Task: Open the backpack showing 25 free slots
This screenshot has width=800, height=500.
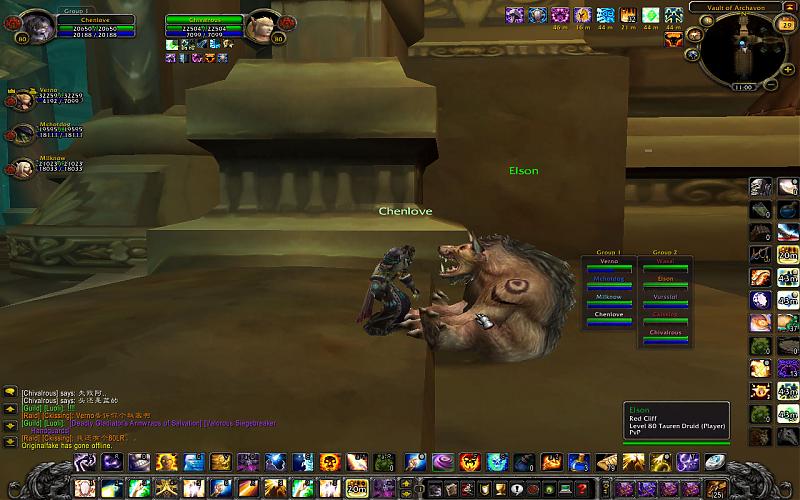Action: tap(717, 488)
